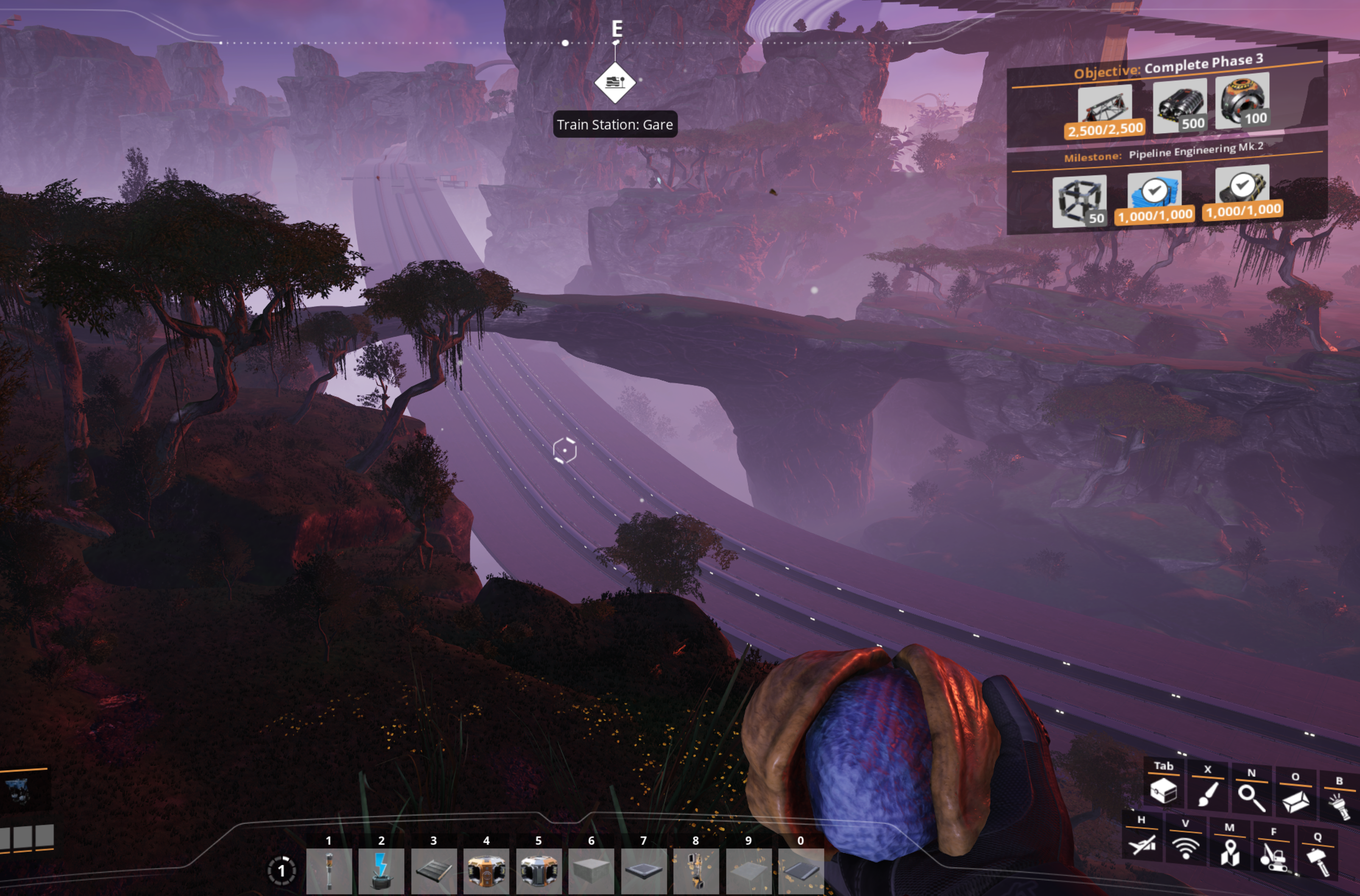The height and width of the screenshot is (896, 1360).
Task: Choose the tall pole in hotbar slot 1
Action: click(329, 870)
